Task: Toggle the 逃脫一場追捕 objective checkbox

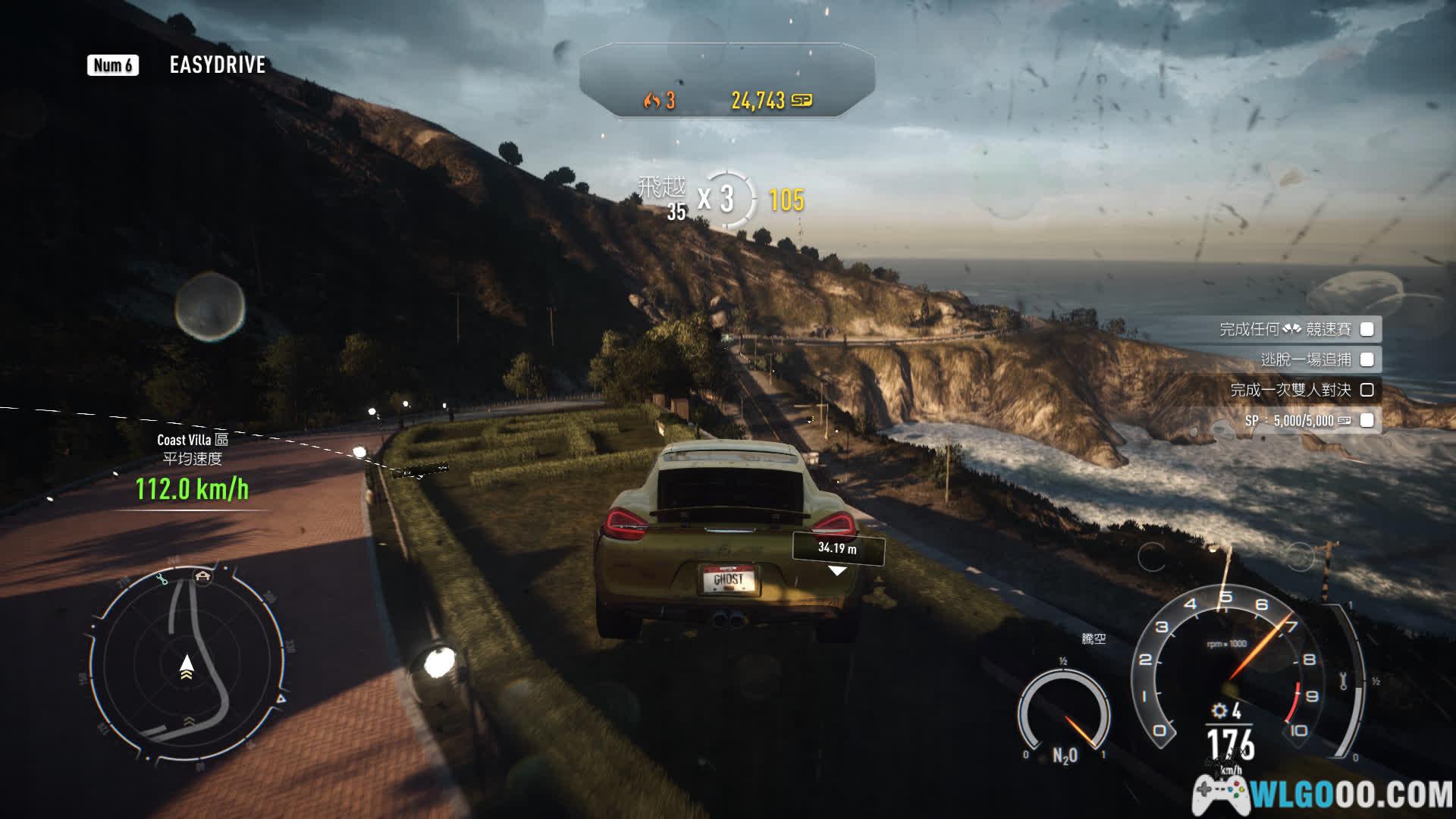Action: coord(1367,359)
